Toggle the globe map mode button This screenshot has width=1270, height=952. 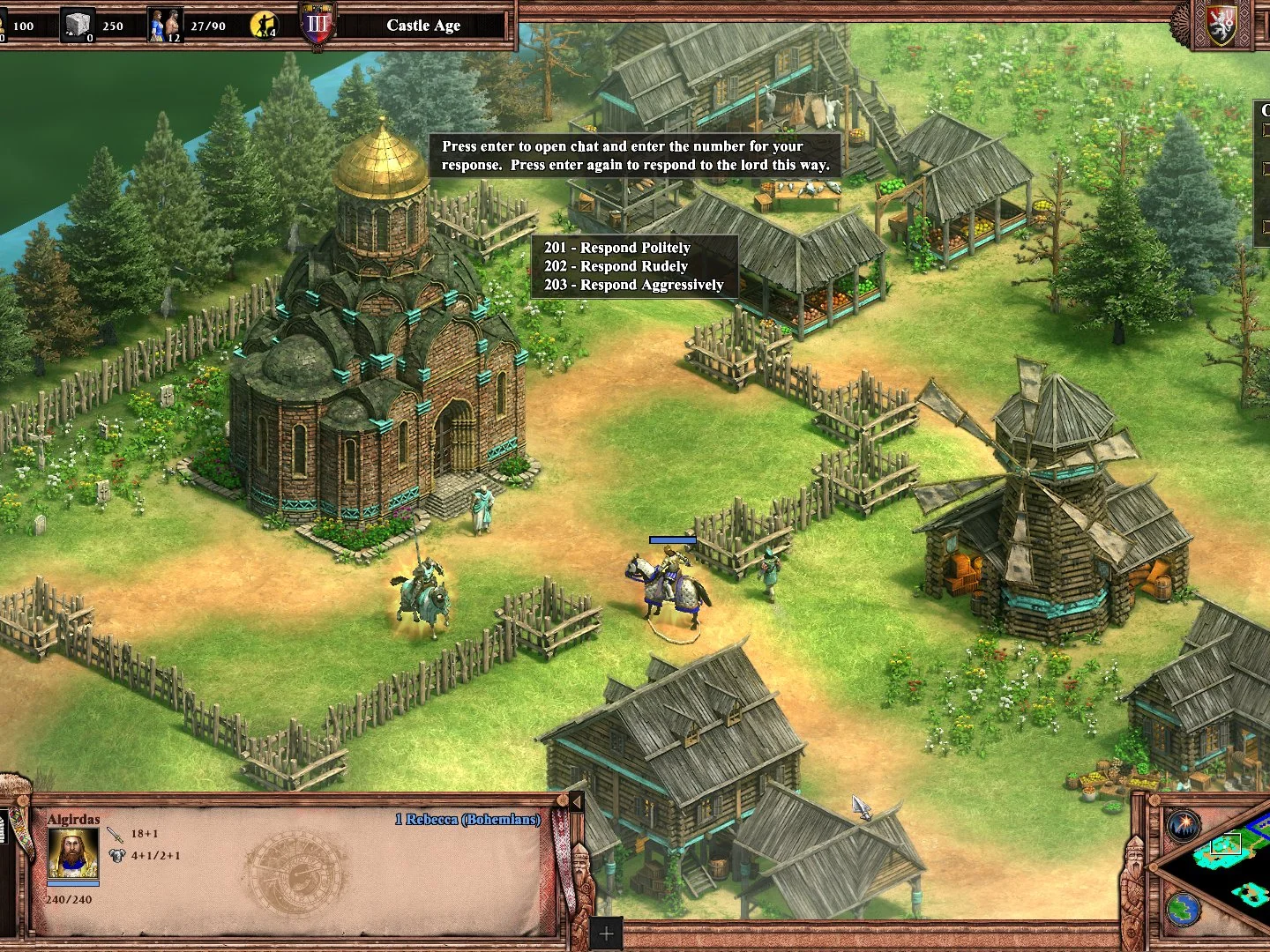point(1184,909)
